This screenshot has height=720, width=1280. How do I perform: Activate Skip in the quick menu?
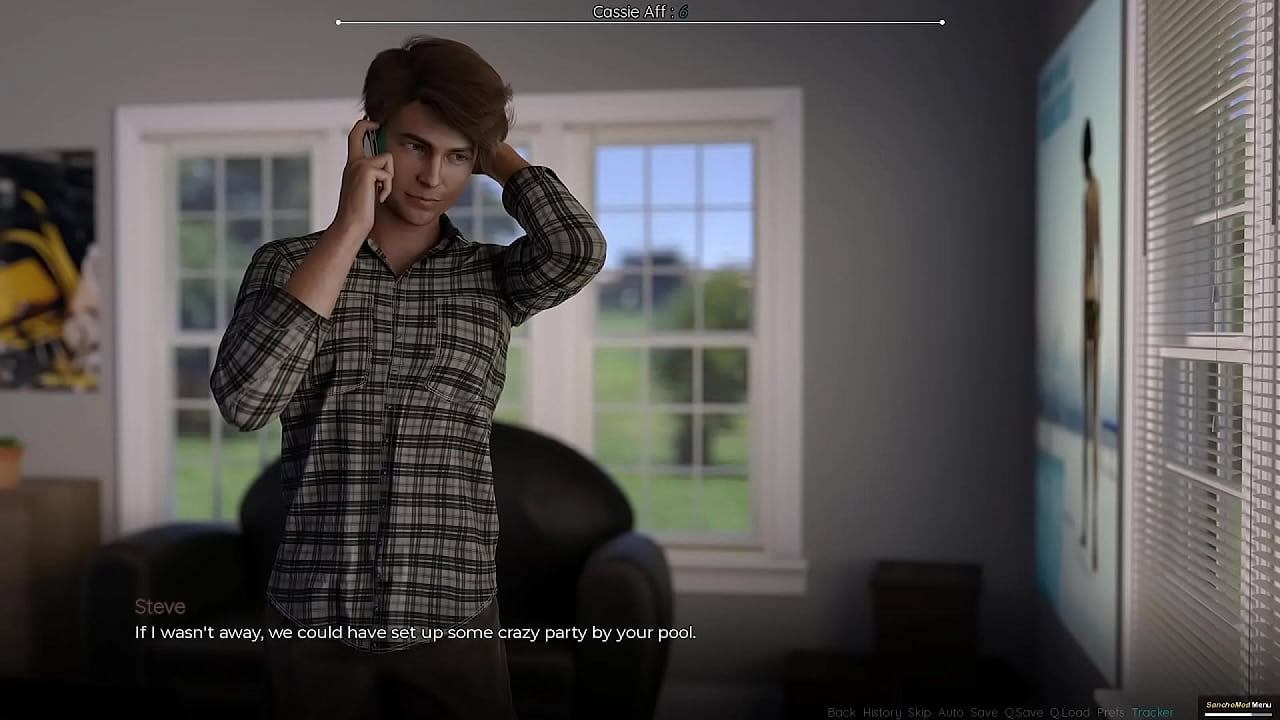919,712
